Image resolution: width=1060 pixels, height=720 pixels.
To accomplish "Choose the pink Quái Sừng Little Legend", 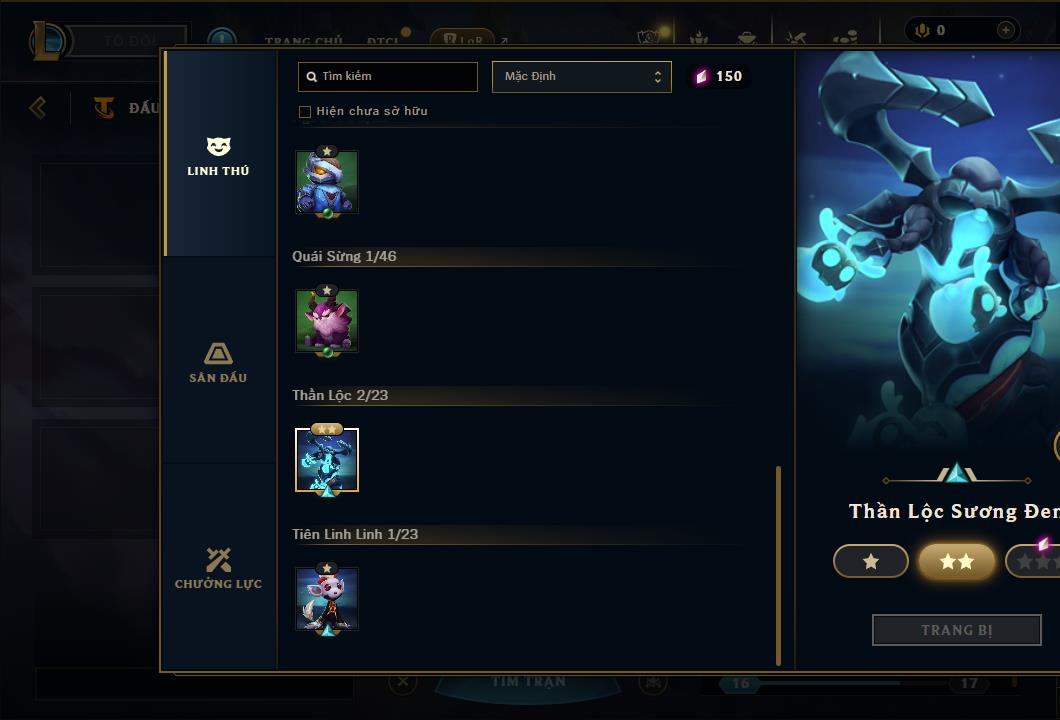I will (x=327, y=321).
